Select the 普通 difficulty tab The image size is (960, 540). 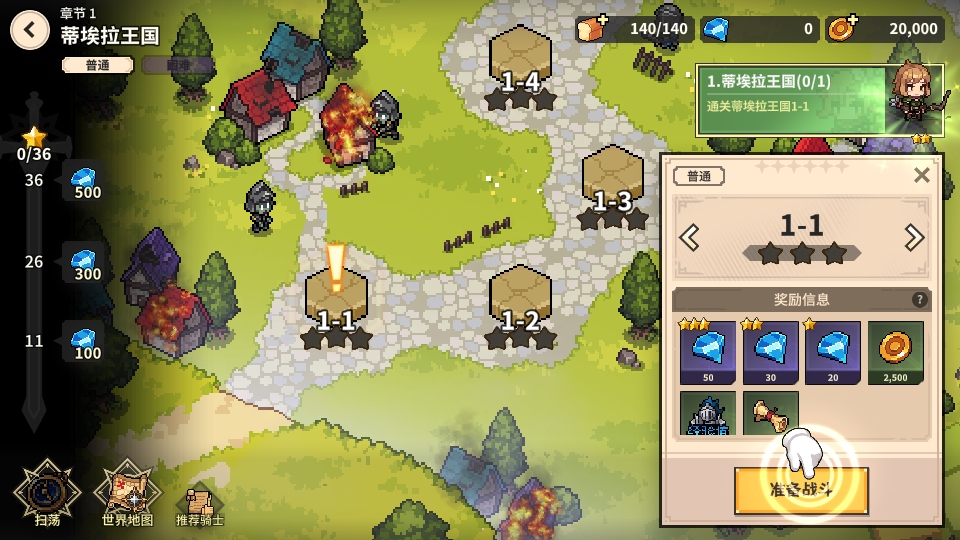(97, 65)
